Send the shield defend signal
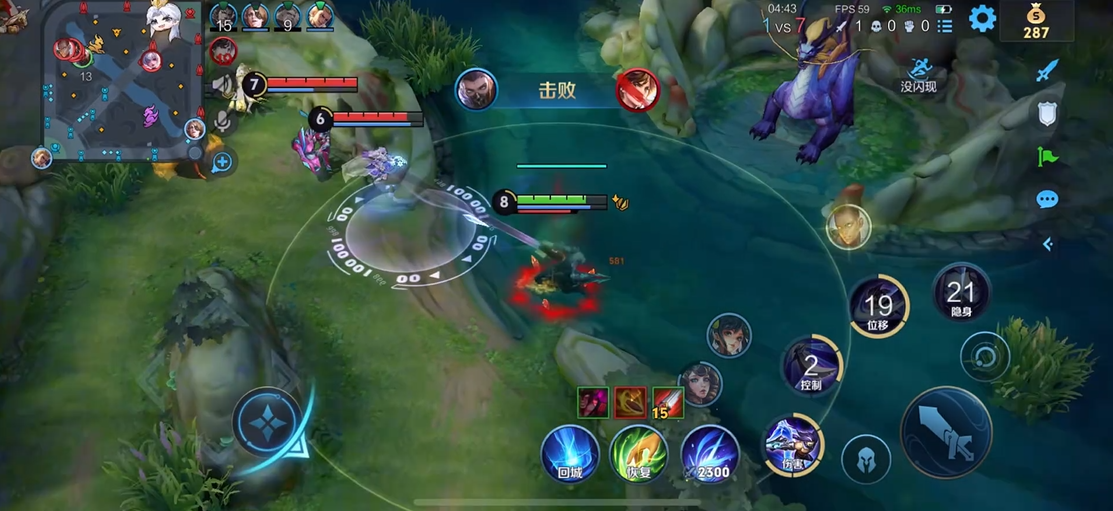This screenshot has width=1113, height=511. coord(1047,113)
